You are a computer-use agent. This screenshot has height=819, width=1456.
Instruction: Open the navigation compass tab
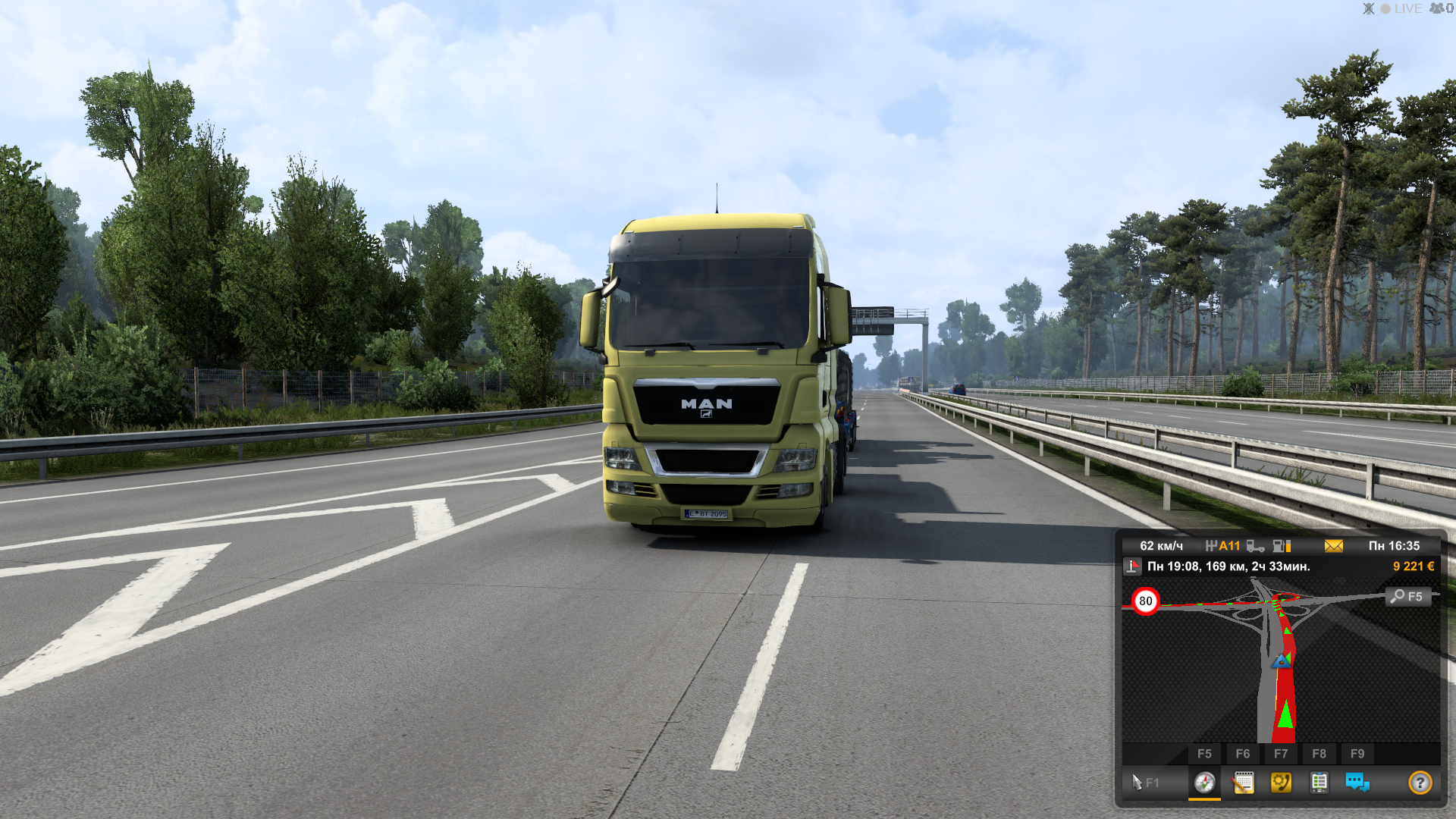pyautogui.click(x=1204, y=782)
